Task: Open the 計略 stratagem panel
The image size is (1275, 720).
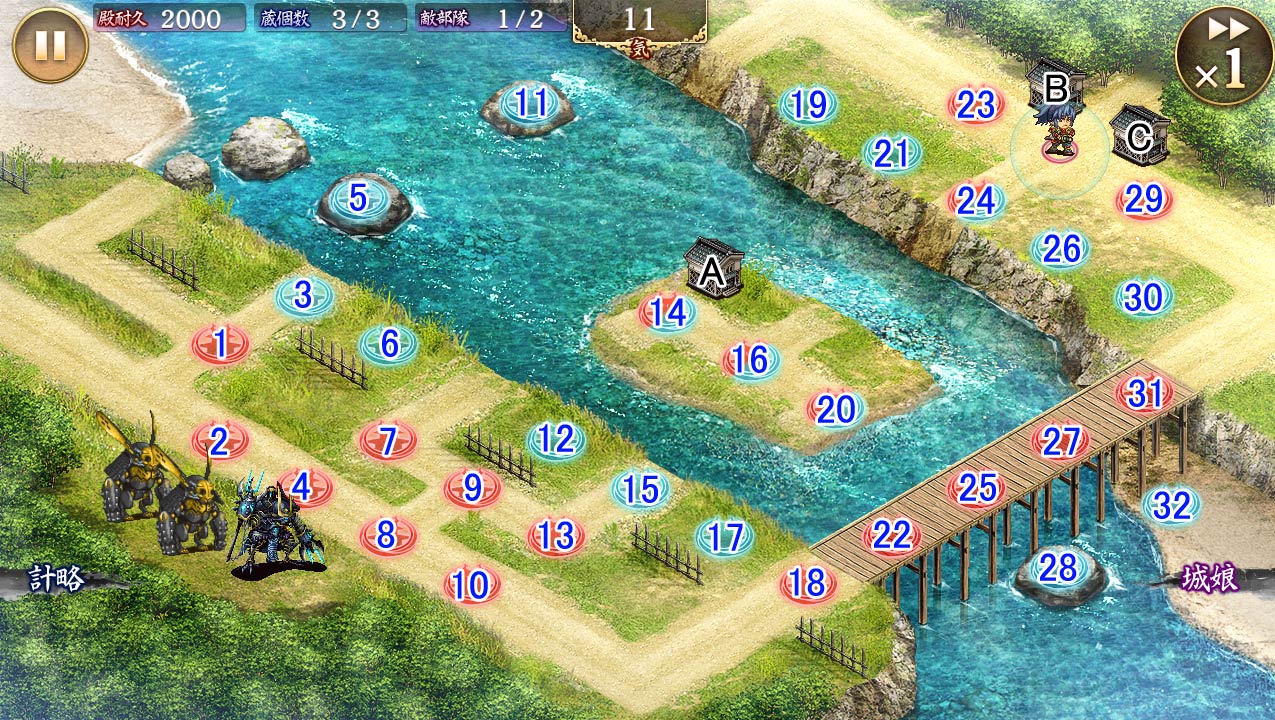Action: [x=56, y=580]
